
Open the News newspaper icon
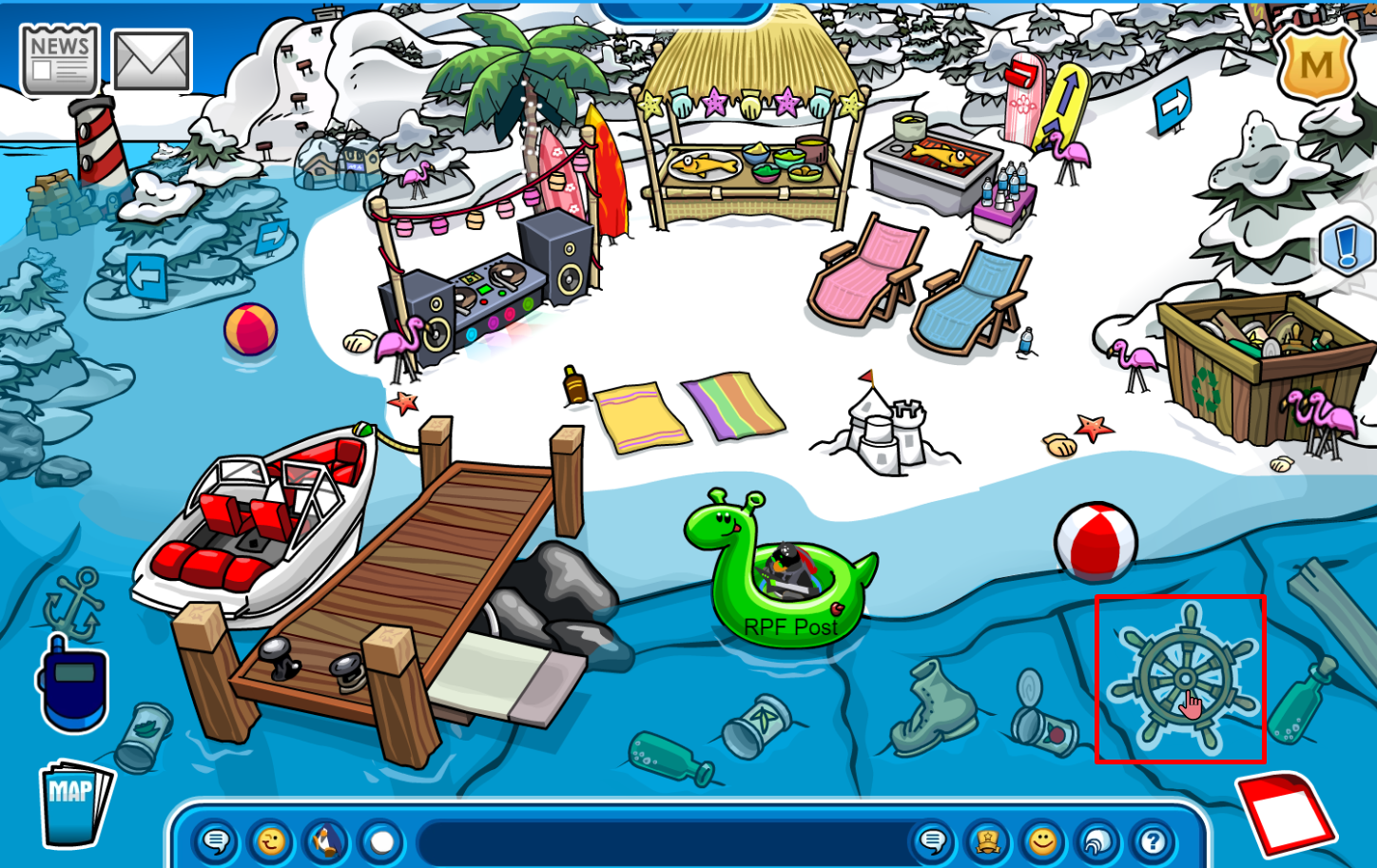[x=59, y=59]
